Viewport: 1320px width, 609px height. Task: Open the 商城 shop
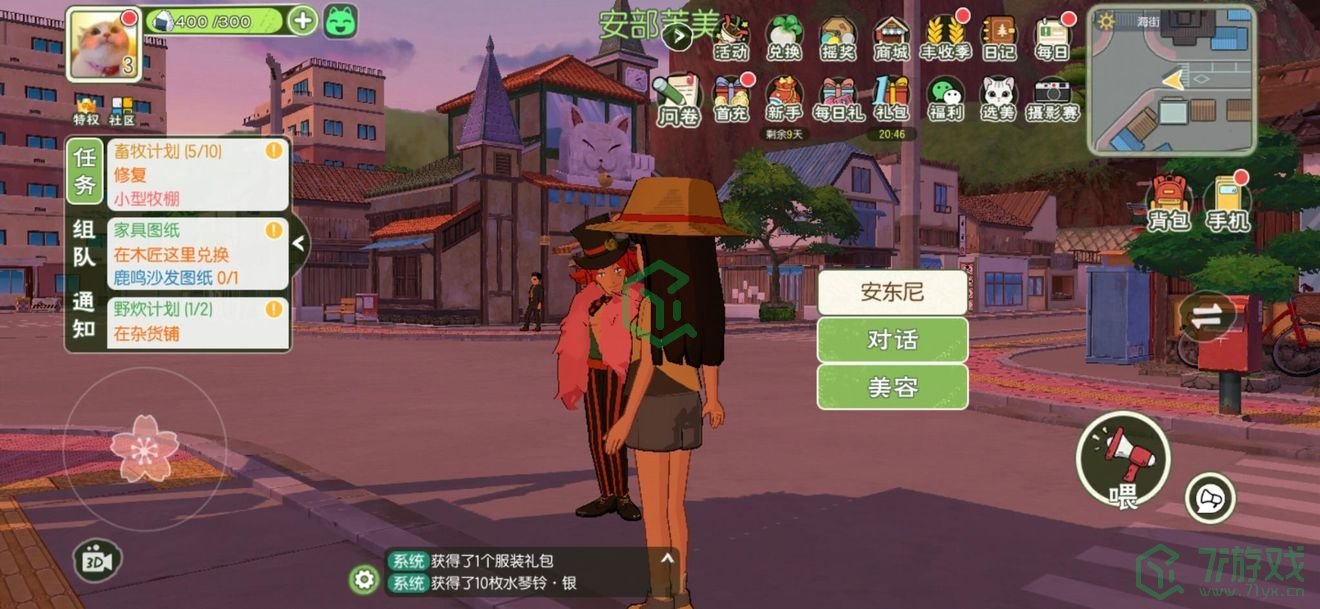pyautogui.click(x=891, y=38)
